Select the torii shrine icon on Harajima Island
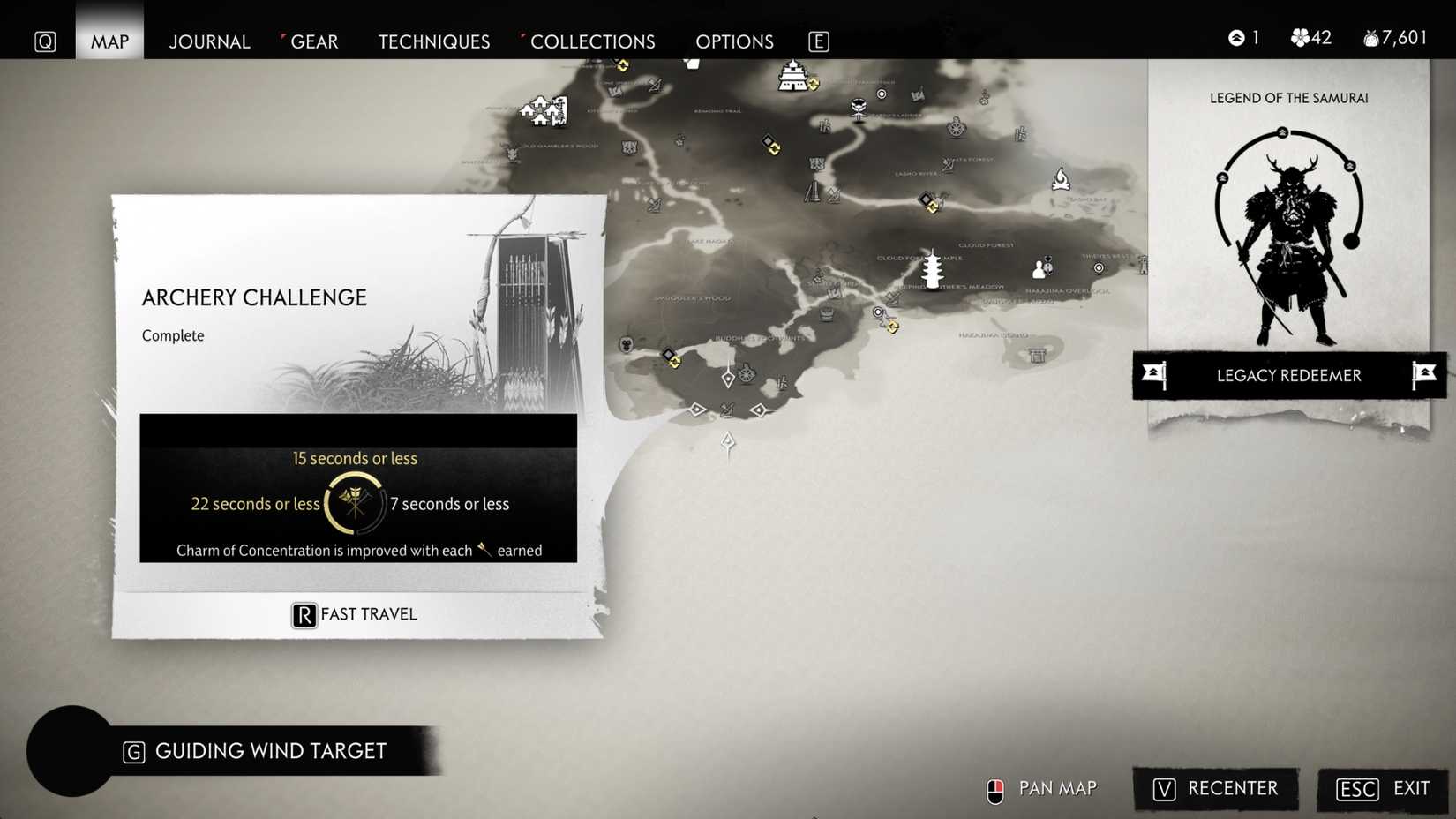The height and width of the screenshot is (819, 1456). point(1038,355)
